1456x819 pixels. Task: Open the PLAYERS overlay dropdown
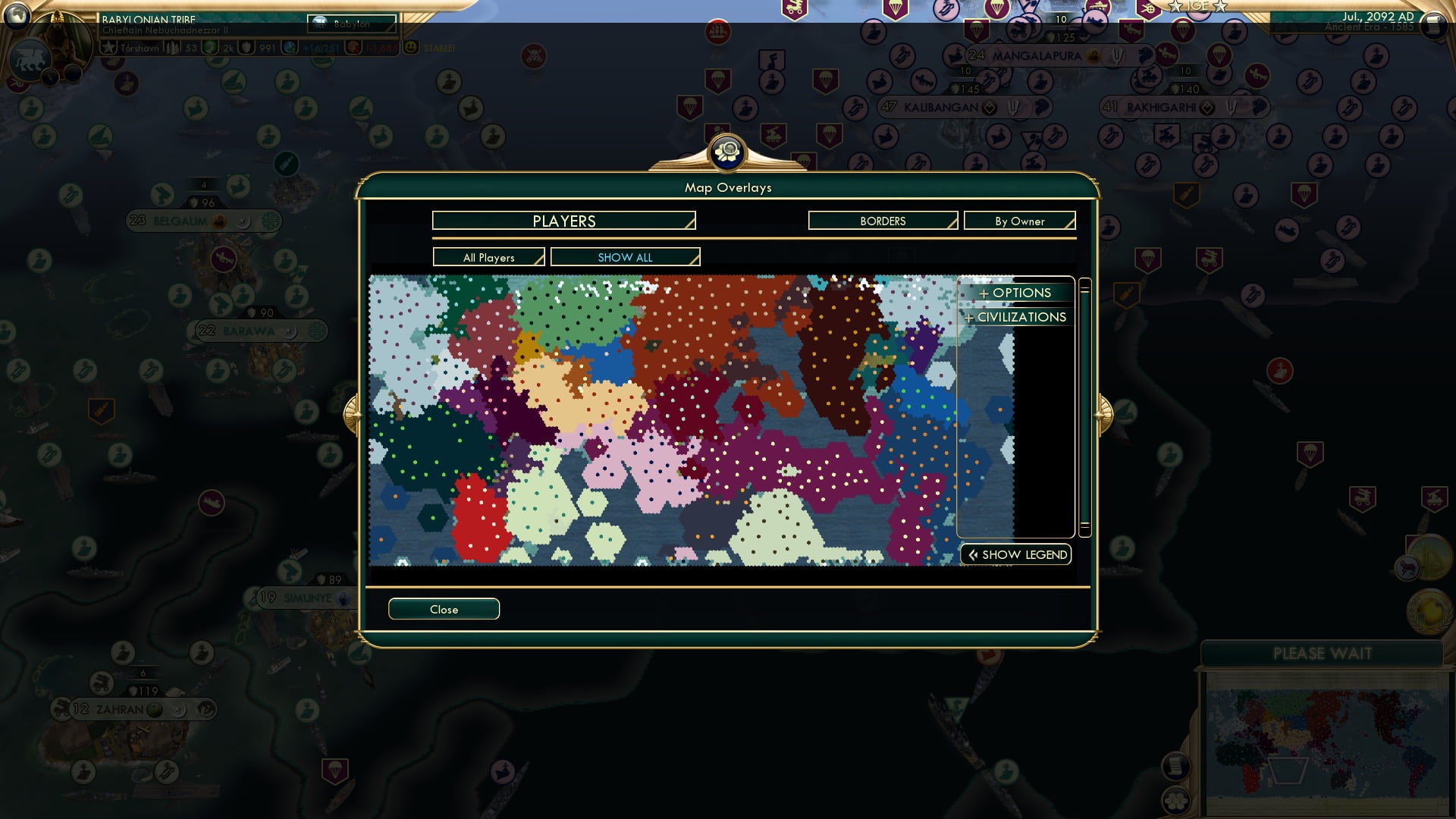click(x=563, y=221)
